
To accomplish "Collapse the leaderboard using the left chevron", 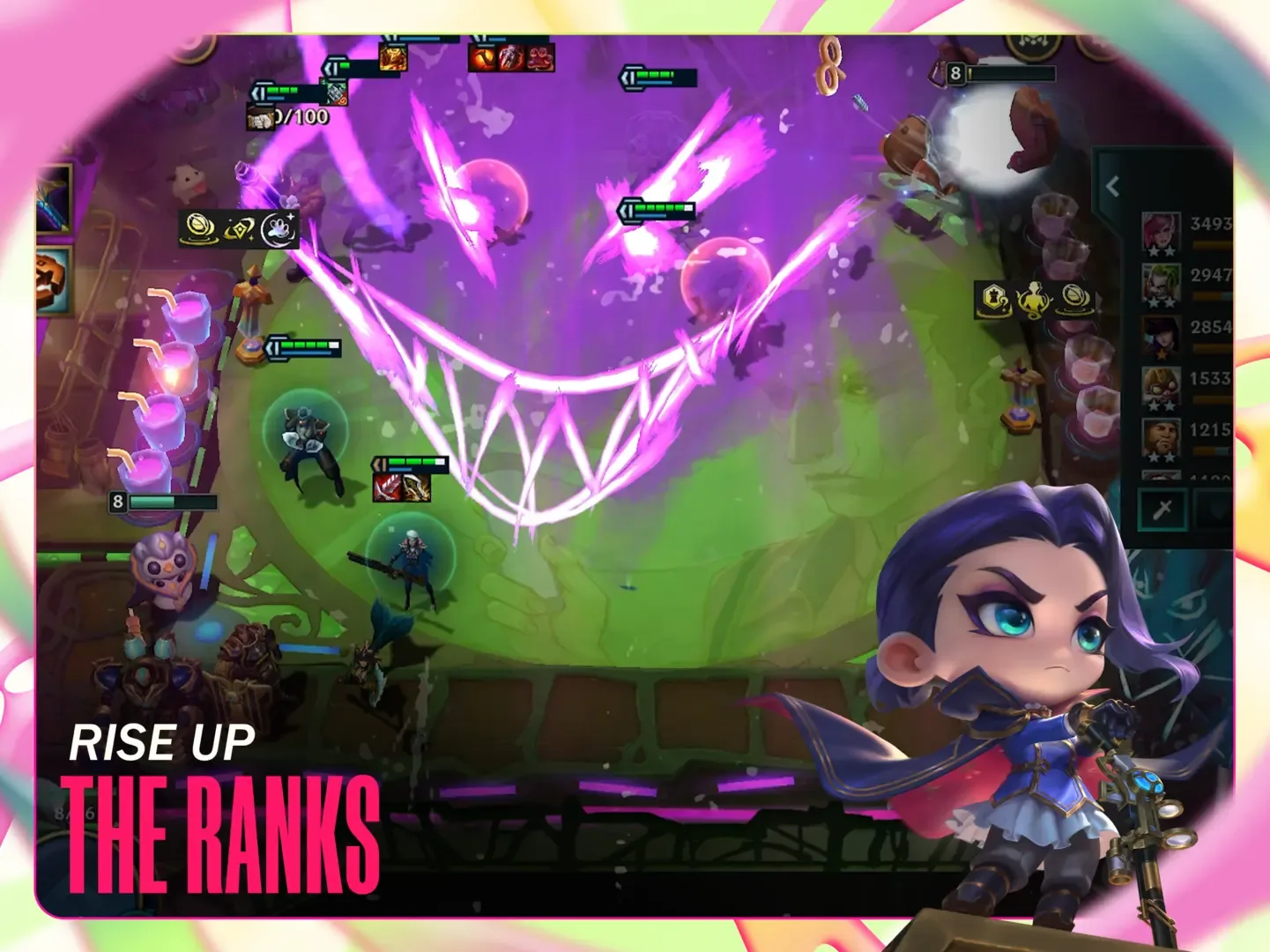I will click(1111, 185).
